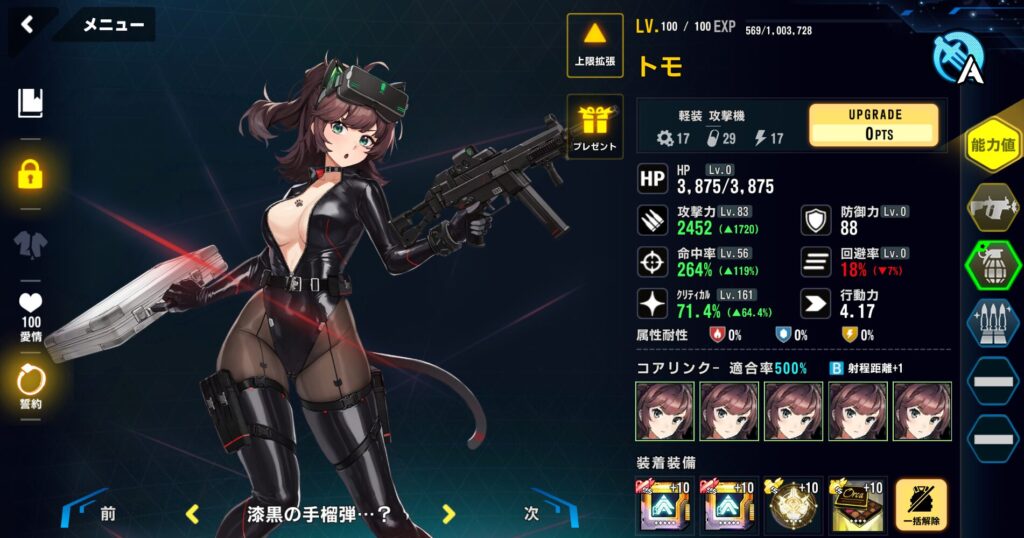The image size is (1024, 538).
Task: Open the rifle weapon tab
Action: point(993,207)
